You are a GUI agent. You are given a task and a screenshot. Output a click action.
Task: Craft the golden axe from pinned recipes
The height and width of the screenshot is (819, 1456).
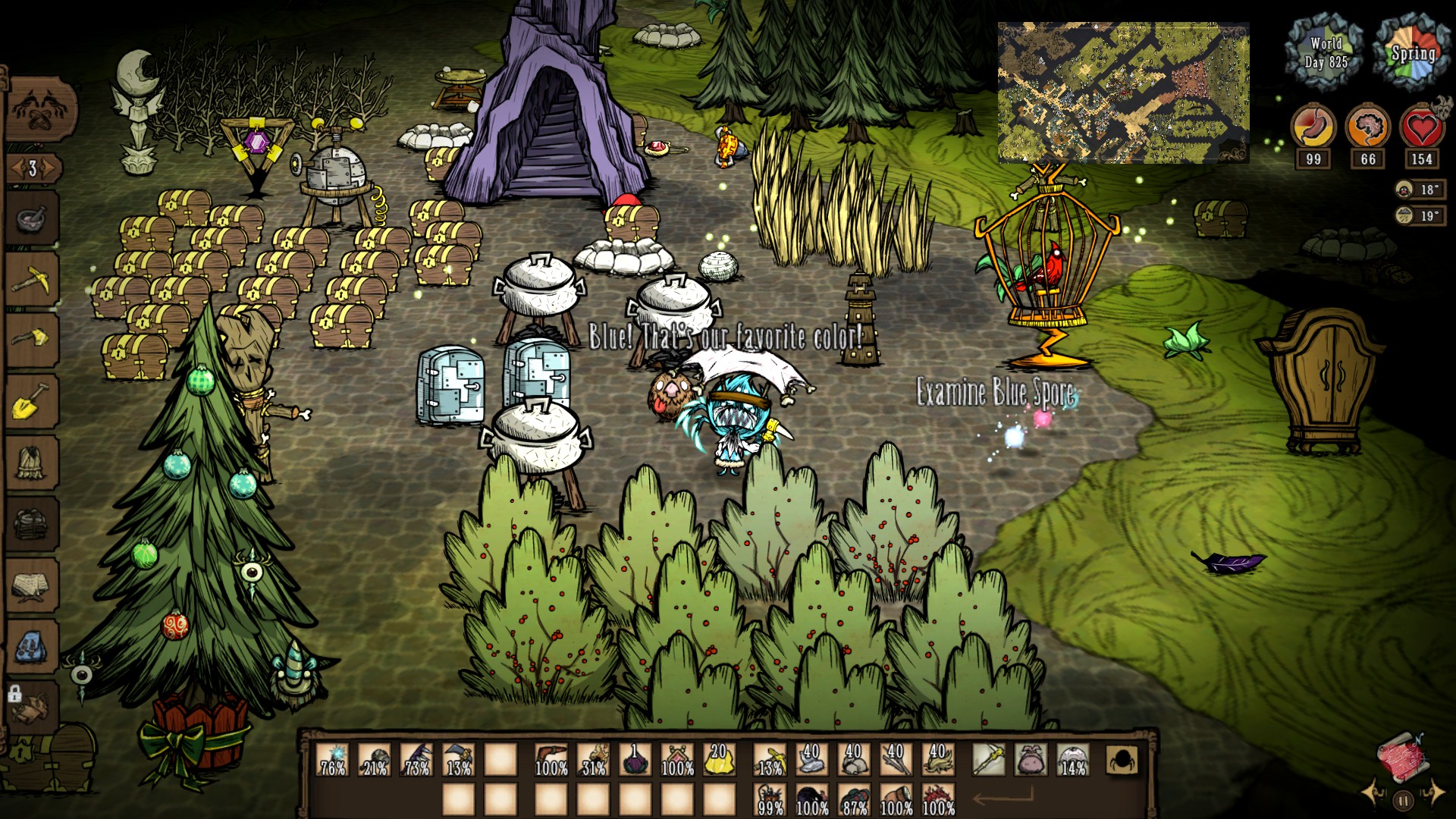[33, 339]
